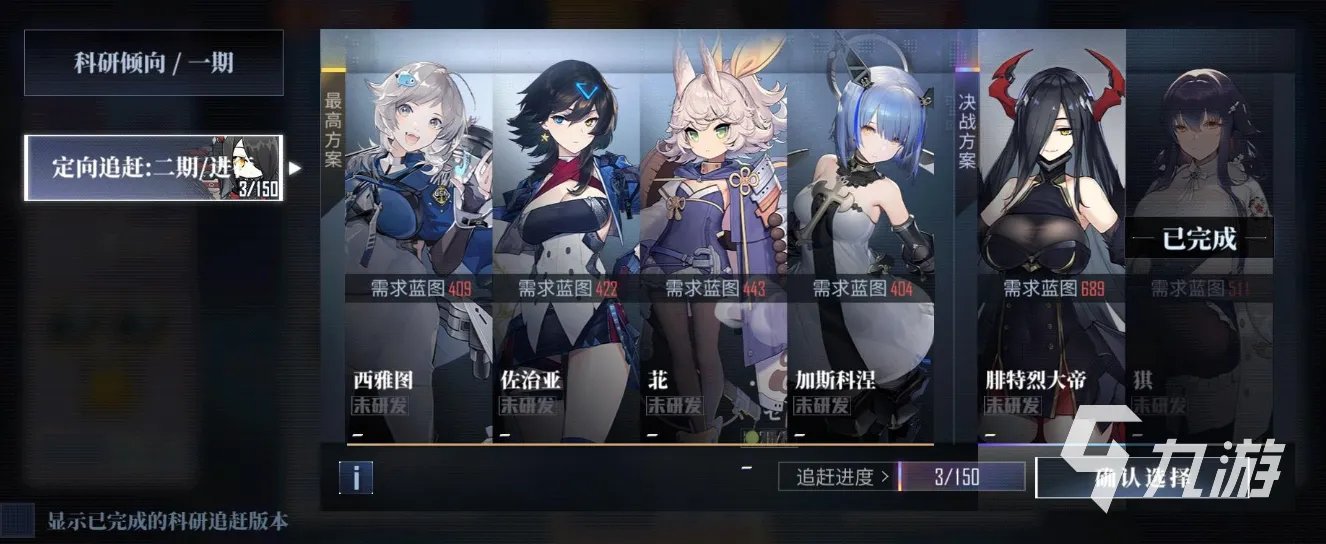The image size is (1326, 544).
Task: Click the 追赶进度 progress button
Action: point(837,477)
